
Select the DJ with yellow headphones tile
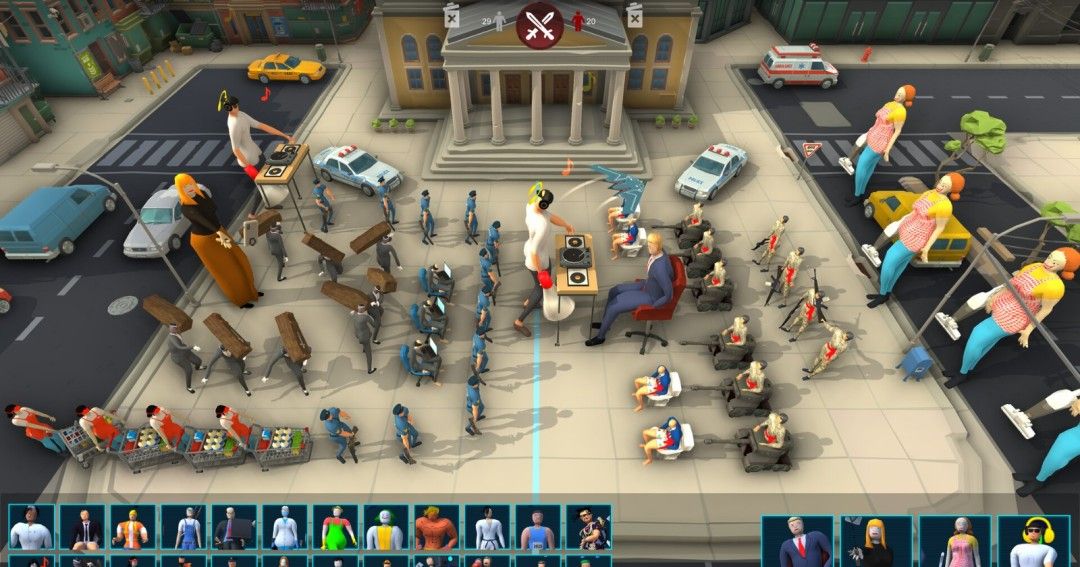click(1033, 541)
